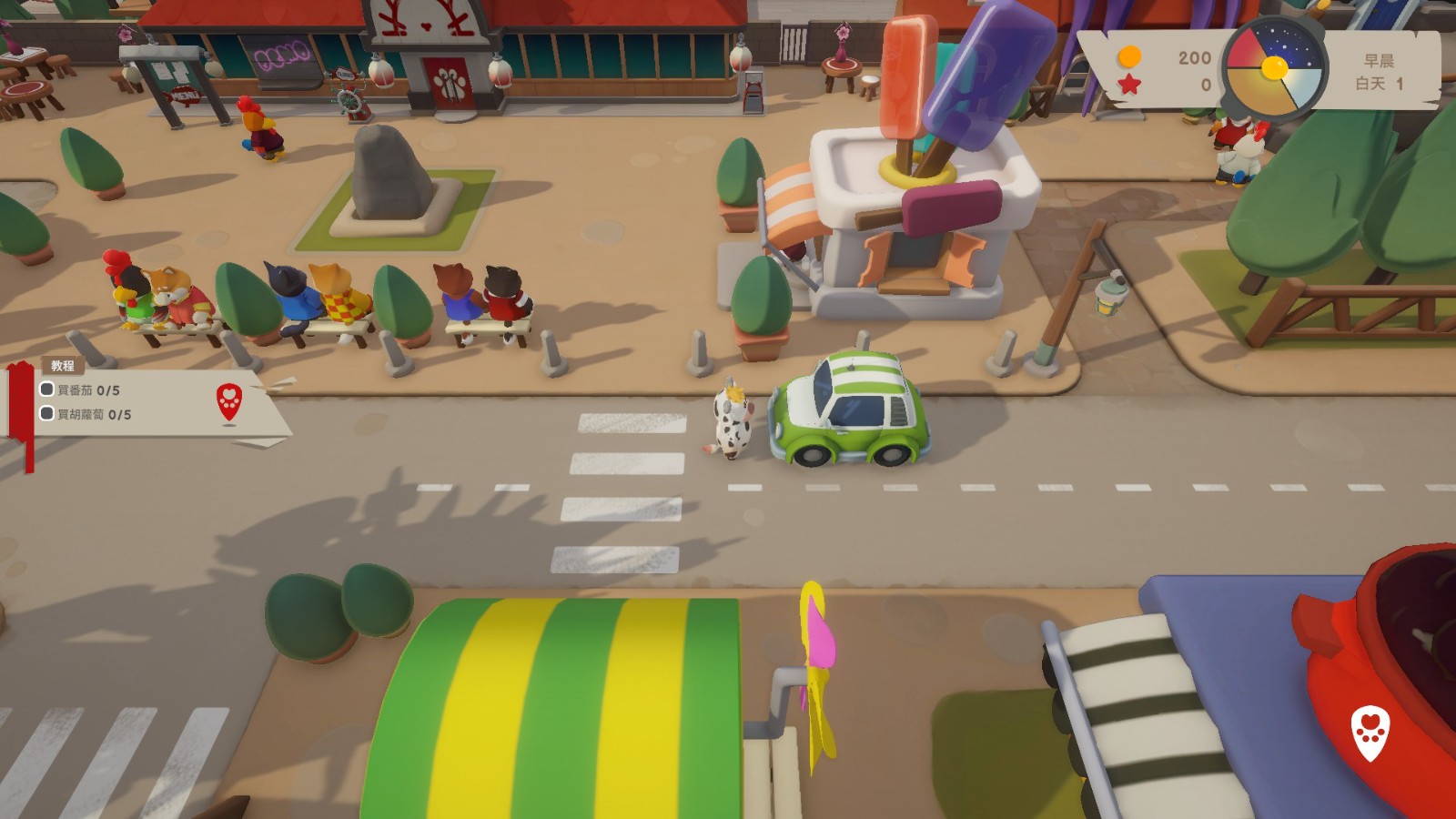Open the map with the white paw pin
This screenshot has height=819, width=1456.
pyautogui.click(x=1370, y=733)
